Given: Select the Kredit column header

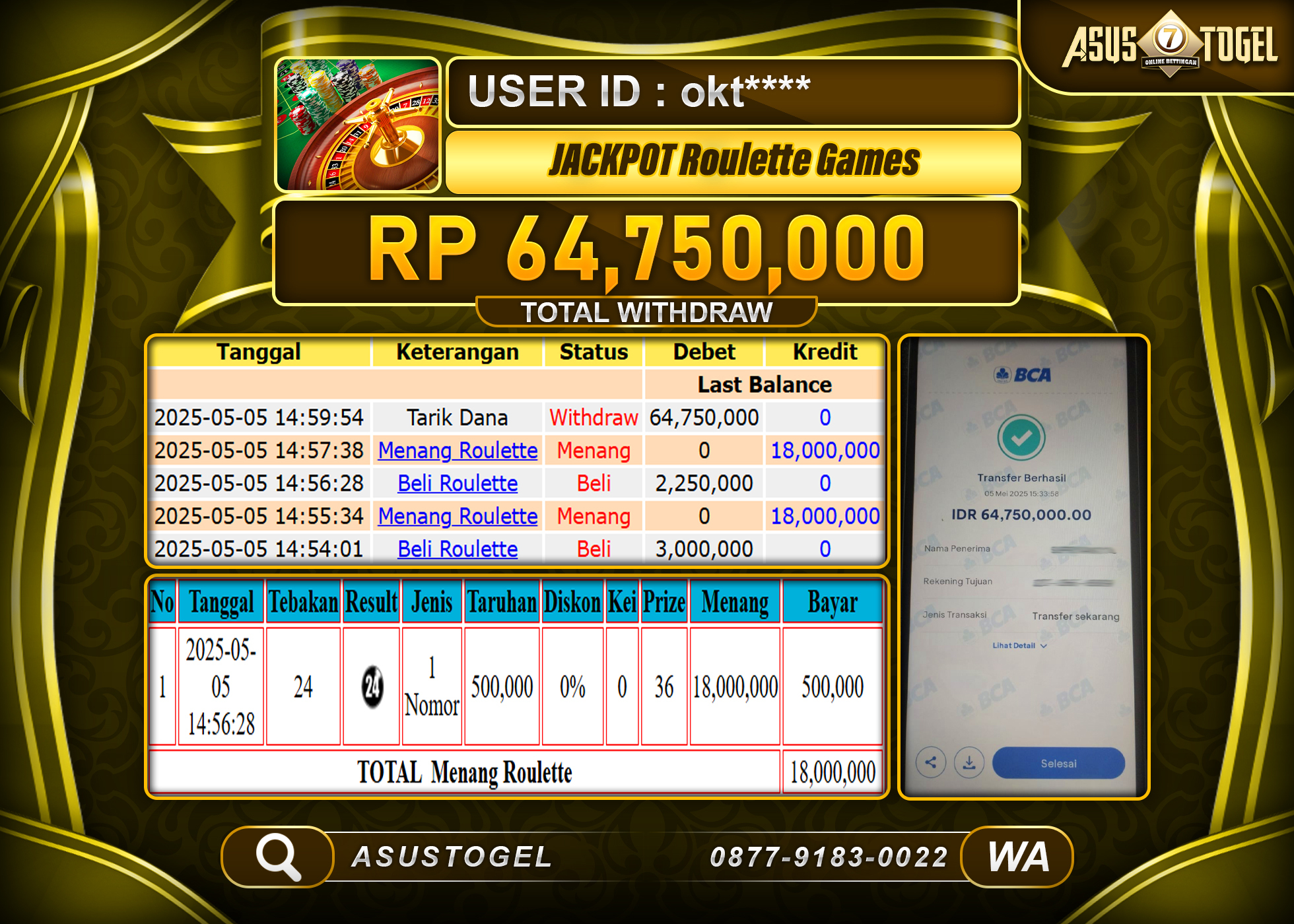Looking at the screenshot, I should [824, 352].
